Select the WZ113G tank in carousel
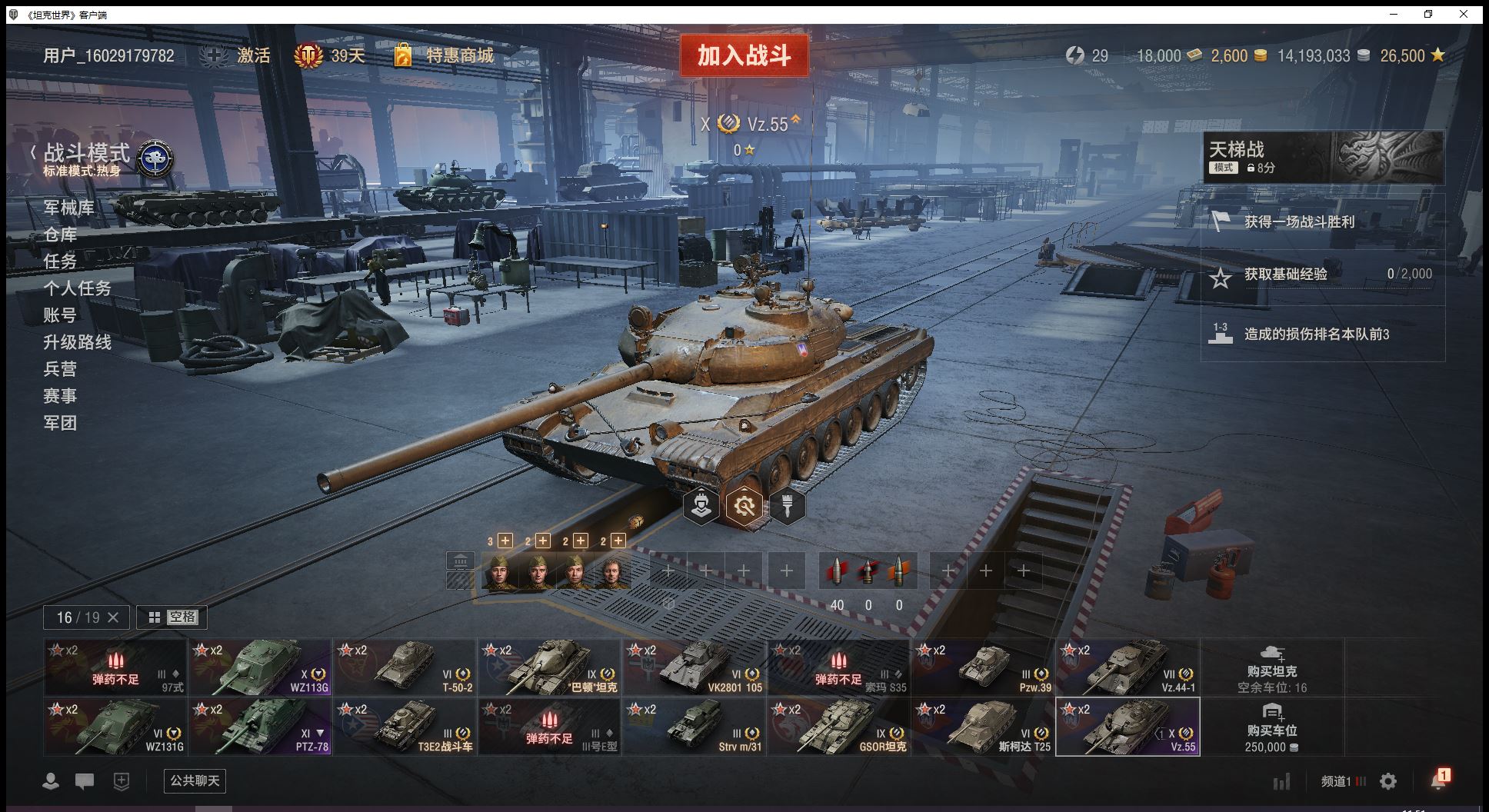This screenshot has height=812, width=1489. coord(261,667)
